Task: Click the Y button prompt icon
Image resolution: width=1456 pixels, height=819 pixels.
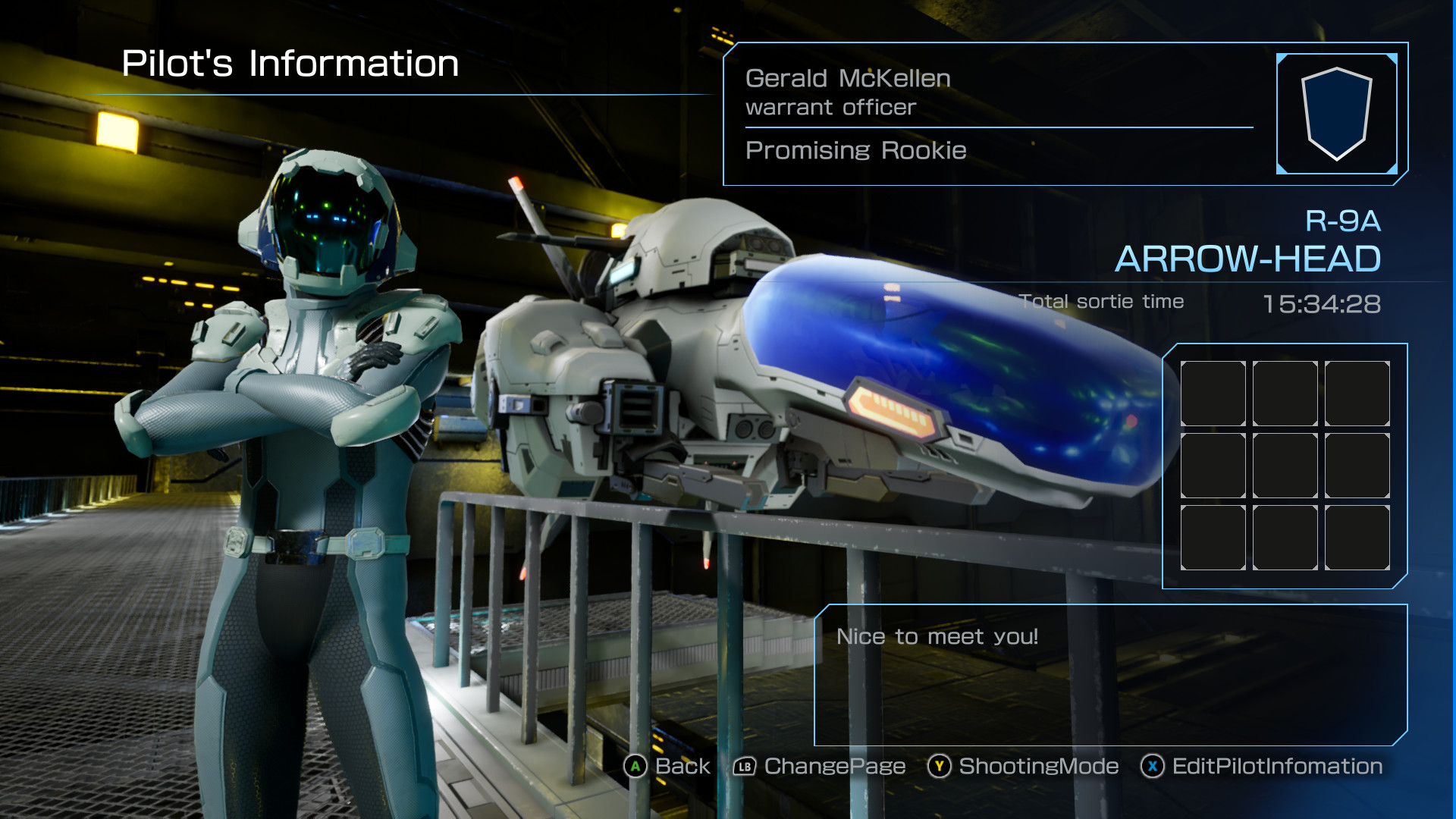Action: click(x=938, y=767)
